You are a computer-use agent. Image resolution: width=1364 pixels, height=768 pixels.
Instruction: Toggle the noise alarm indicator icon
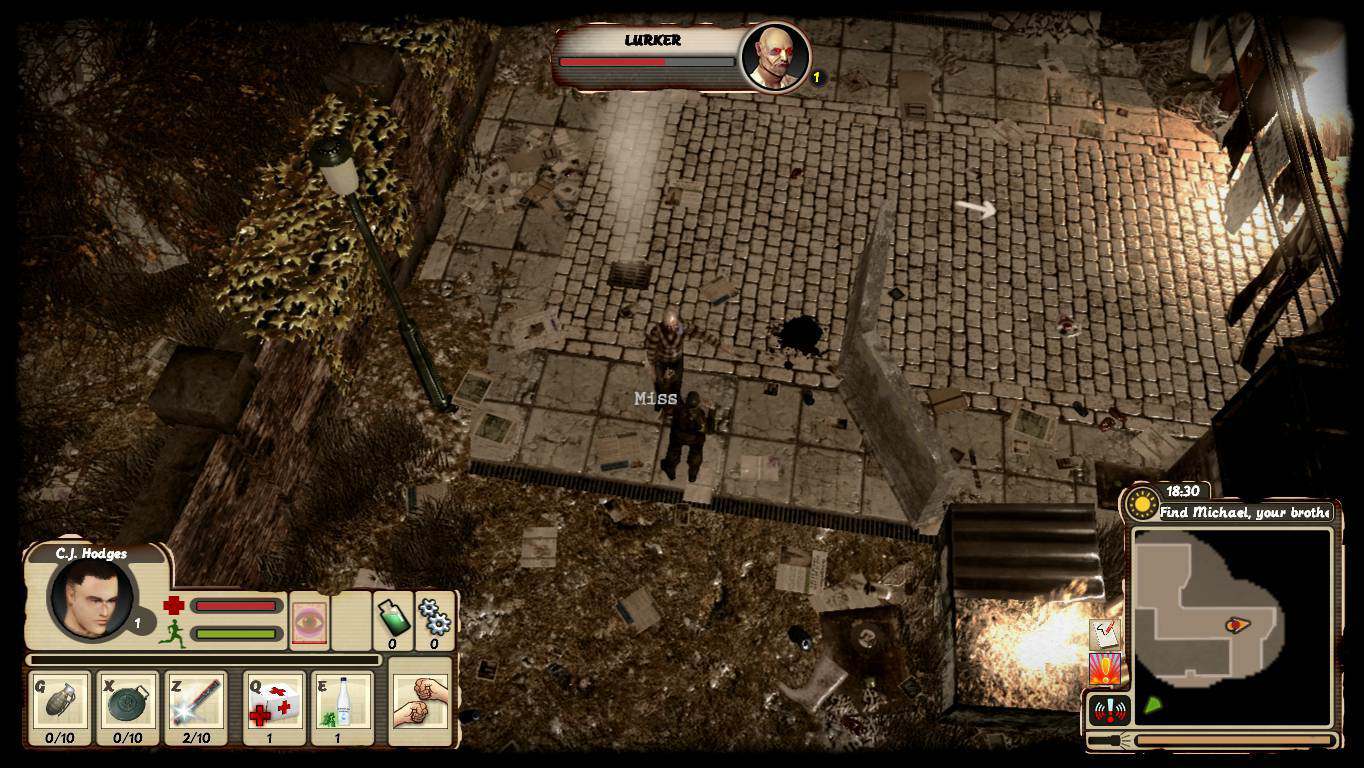[1109, 710]
